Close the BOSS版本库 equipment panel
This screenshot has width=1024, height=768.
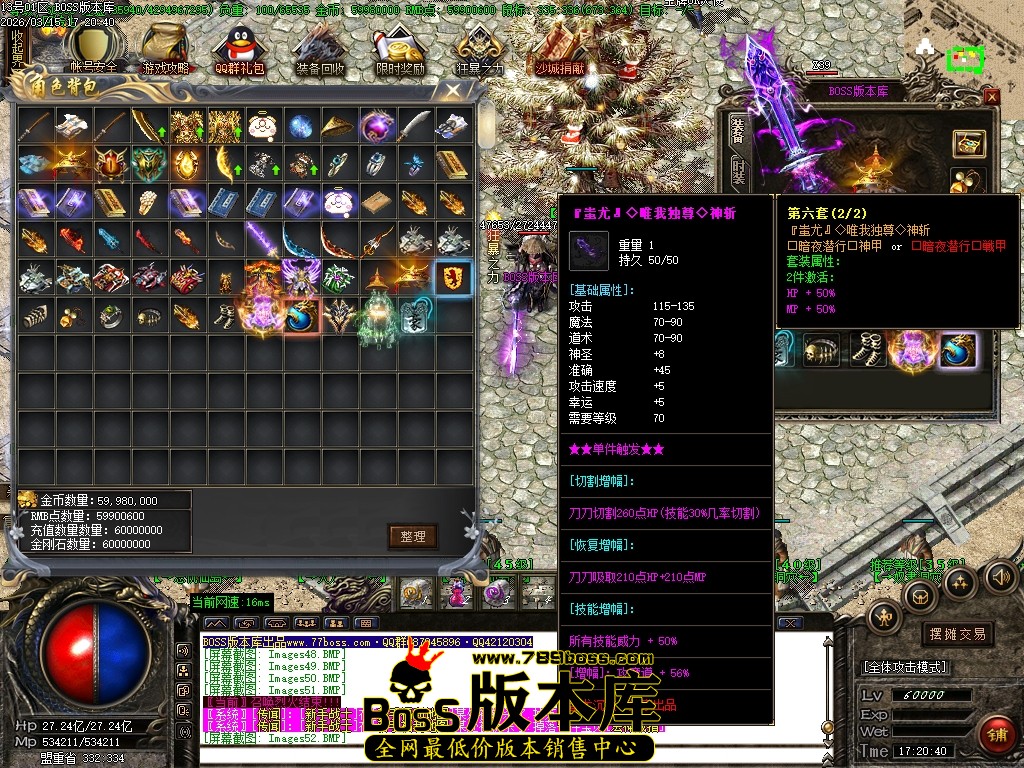[991, 96]
